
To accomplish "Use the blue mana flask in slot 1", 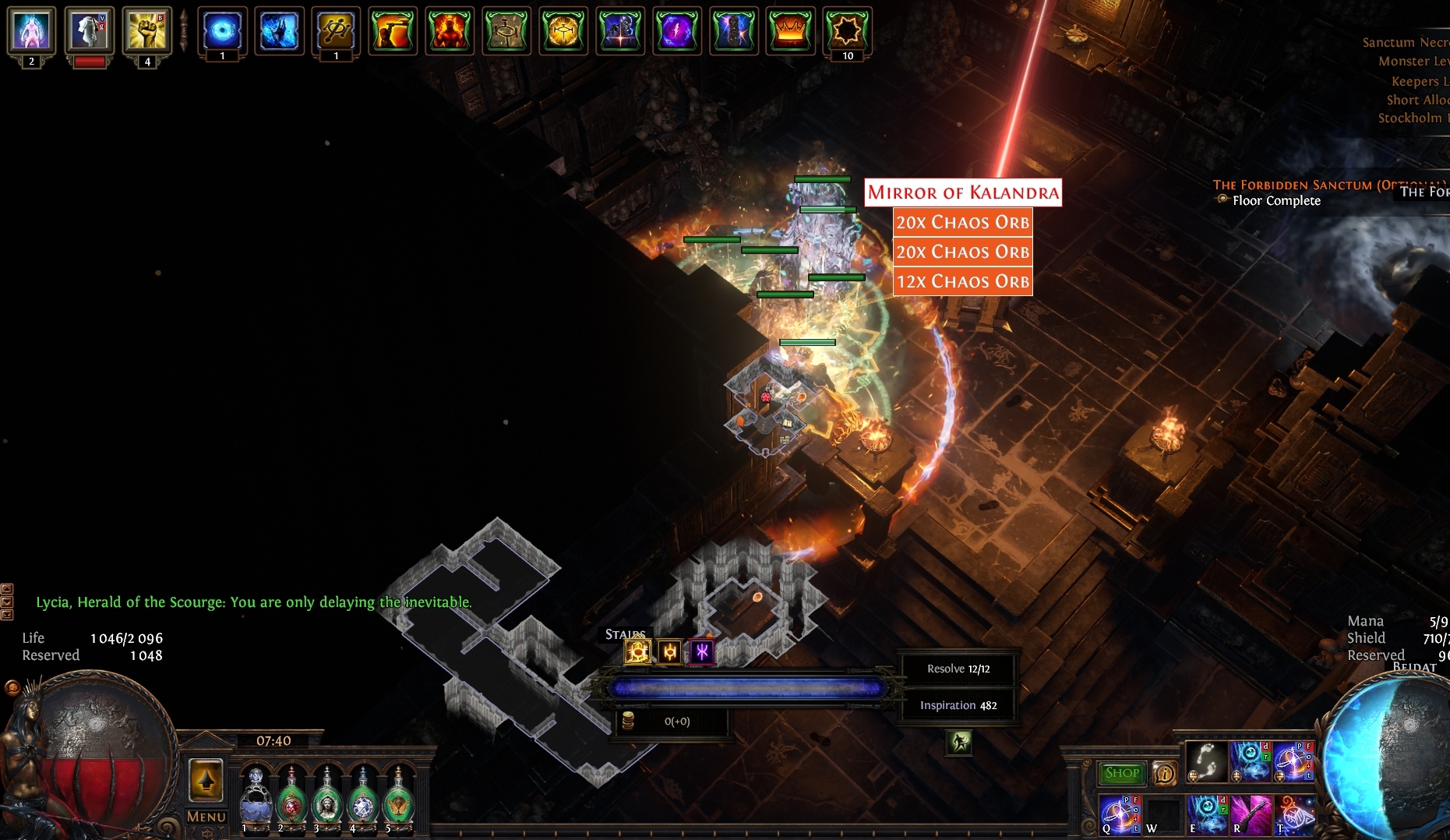I will tap(256, 798).
